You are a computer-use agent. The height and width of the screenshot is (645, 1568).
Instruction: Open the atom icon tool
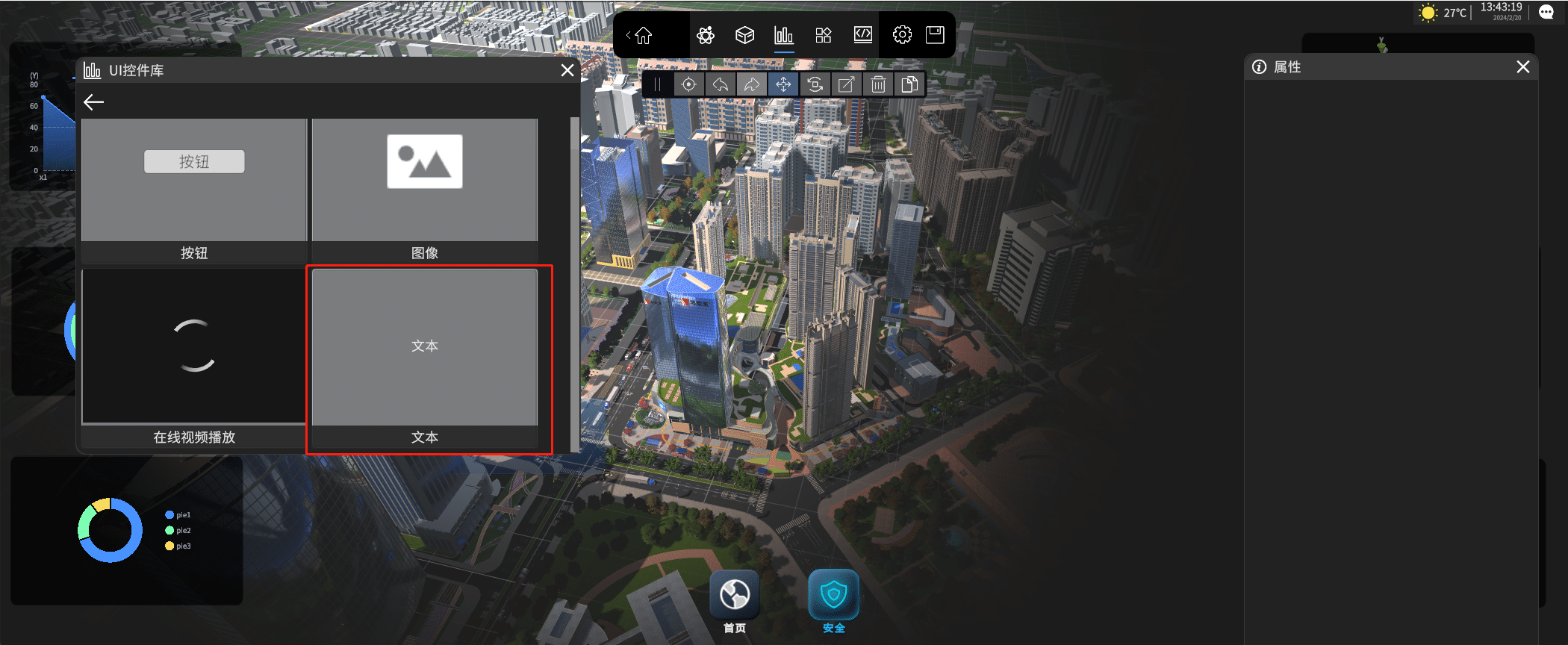coord(706,35)
